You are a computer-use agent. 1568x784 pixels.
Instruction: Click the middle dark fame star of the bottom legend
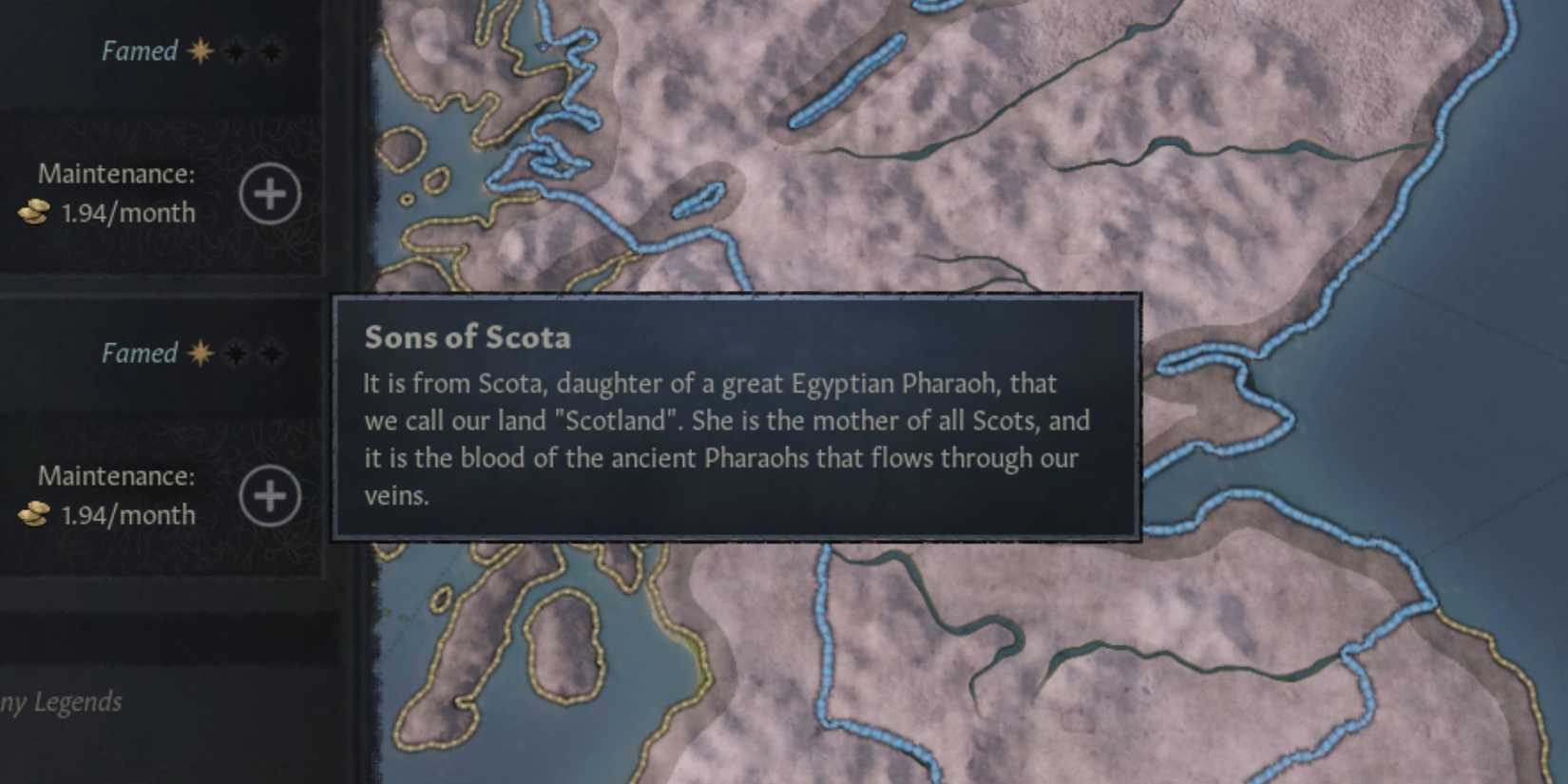[x=237, y=352]
